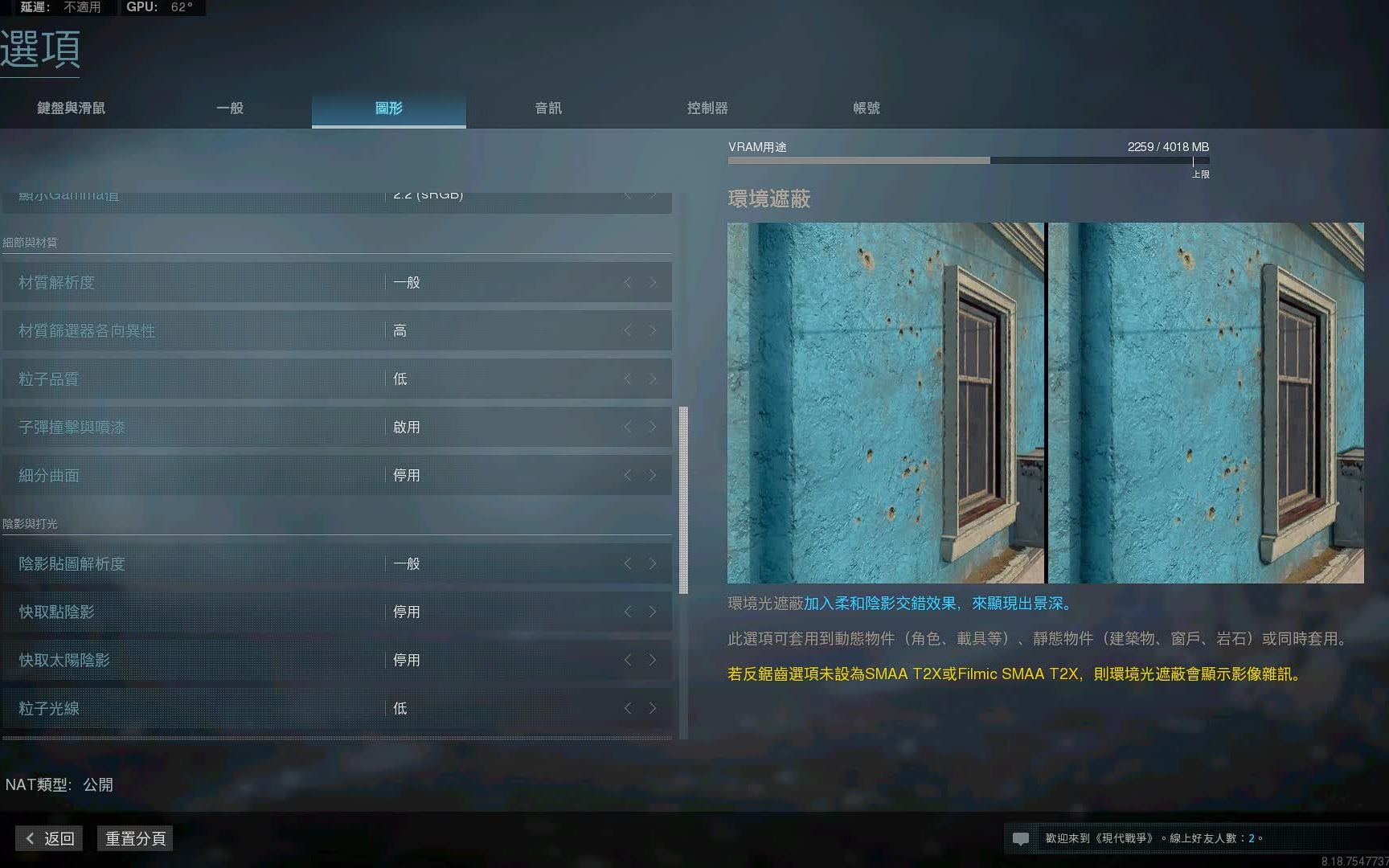Click the VRAM用途 usage bar
Viewport: 1389px width, 868px height.
click(965, 160)
